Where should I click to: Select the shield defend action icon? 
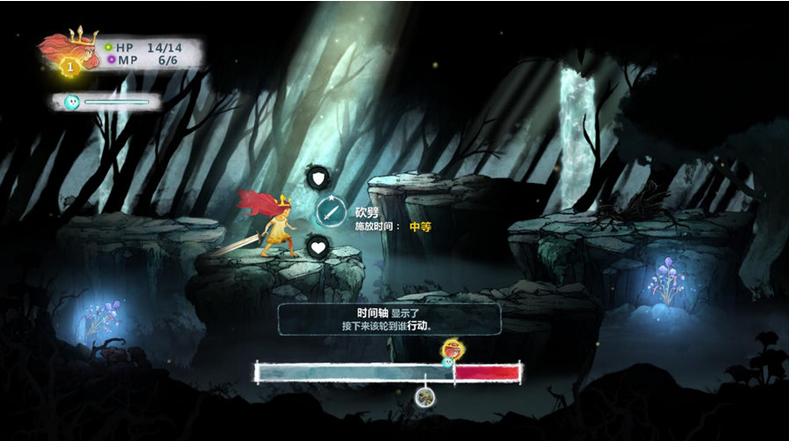318,179
